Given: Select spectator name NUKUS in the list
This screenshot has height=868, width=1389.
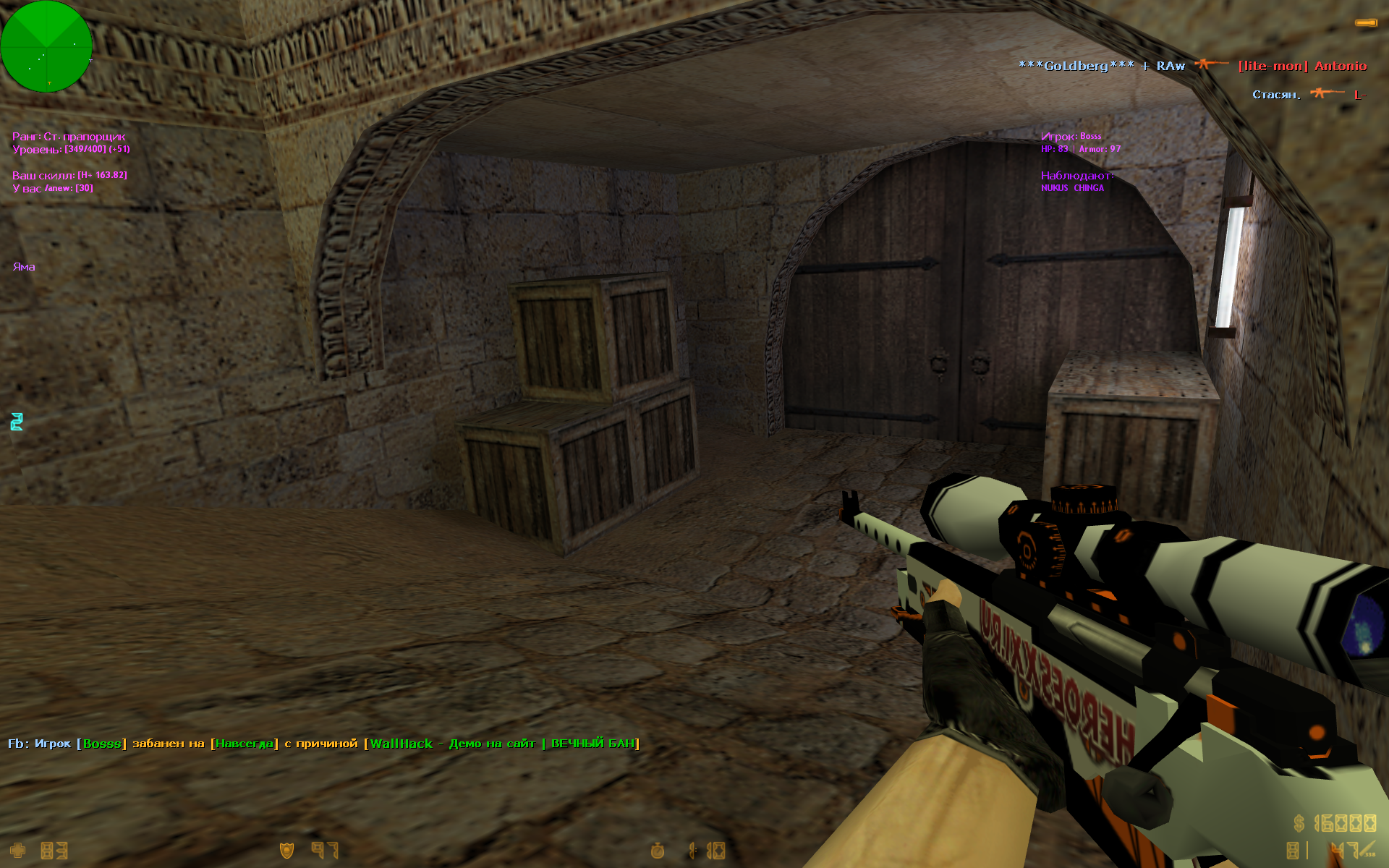Looking at the screenshot, I should (x=1054, y=188).
